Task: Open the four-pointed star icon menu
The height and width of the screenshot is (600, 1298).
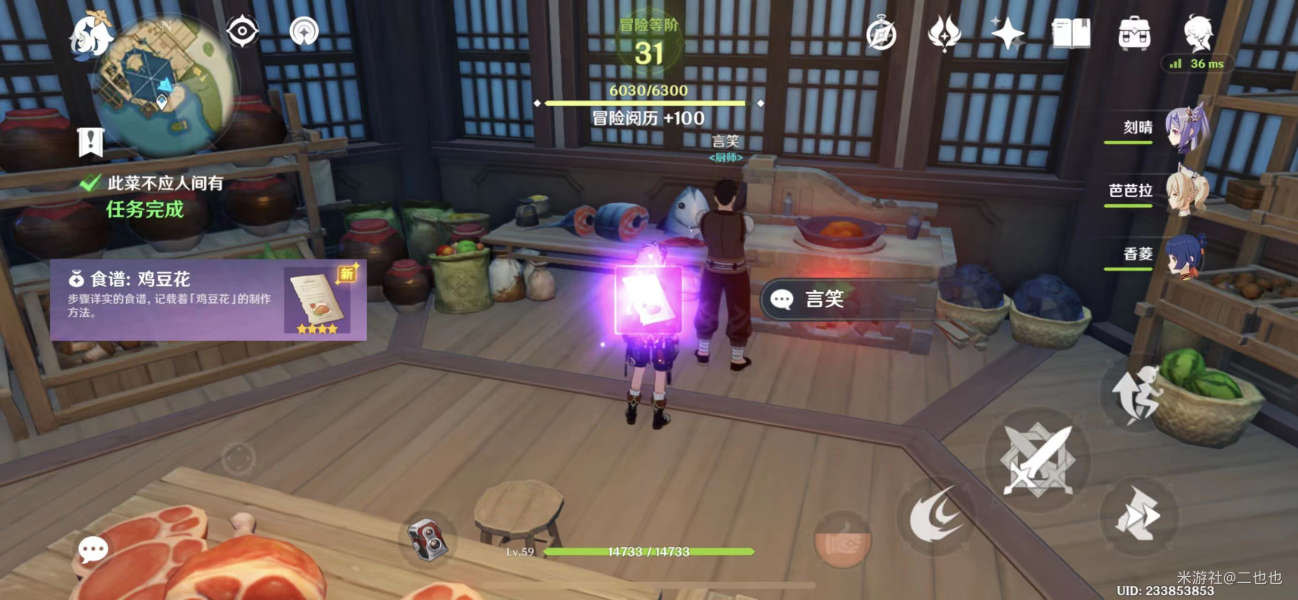Action: point(1007,33)
